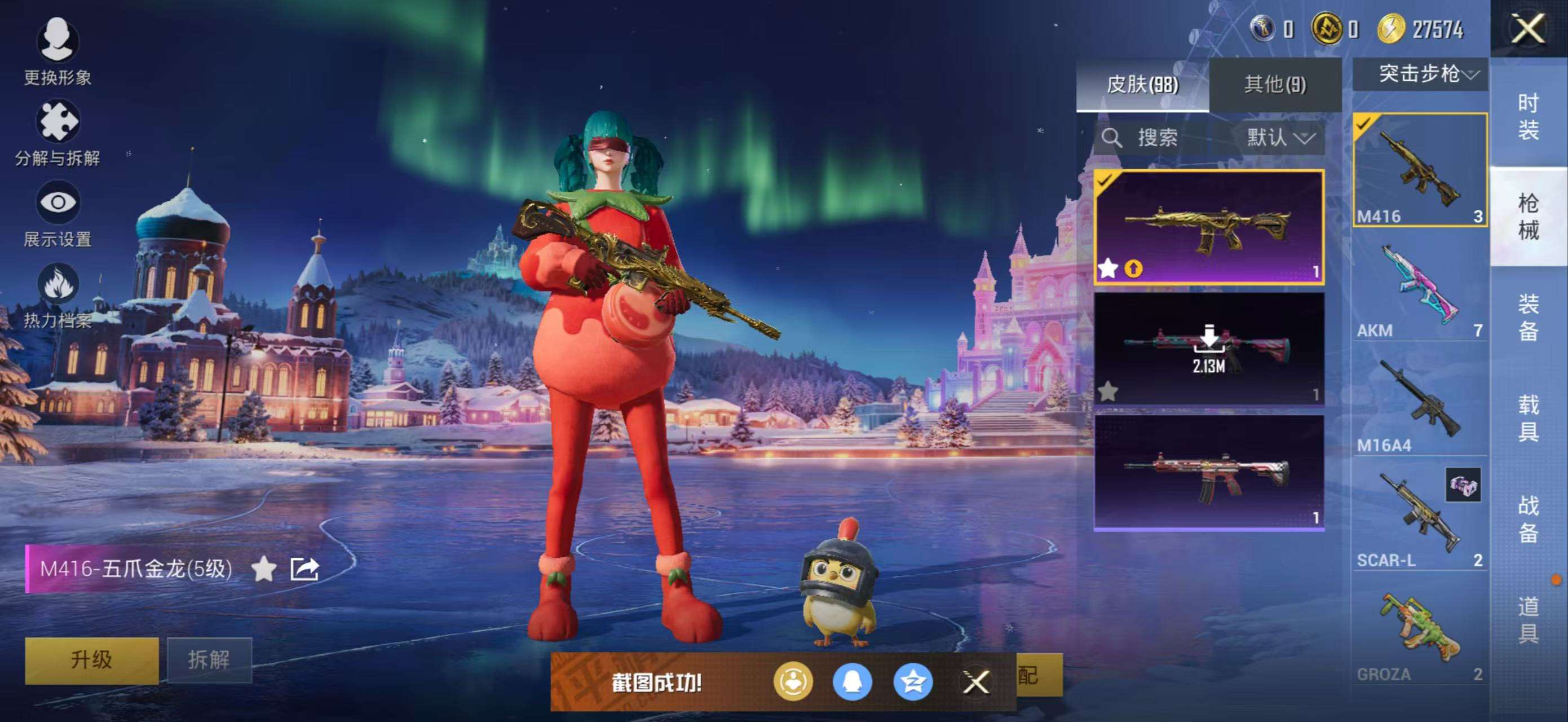Share screenshot to QQ friends
Viewport: 1568px width, 722px height.
pyautogui.click(x=851, y=682)
